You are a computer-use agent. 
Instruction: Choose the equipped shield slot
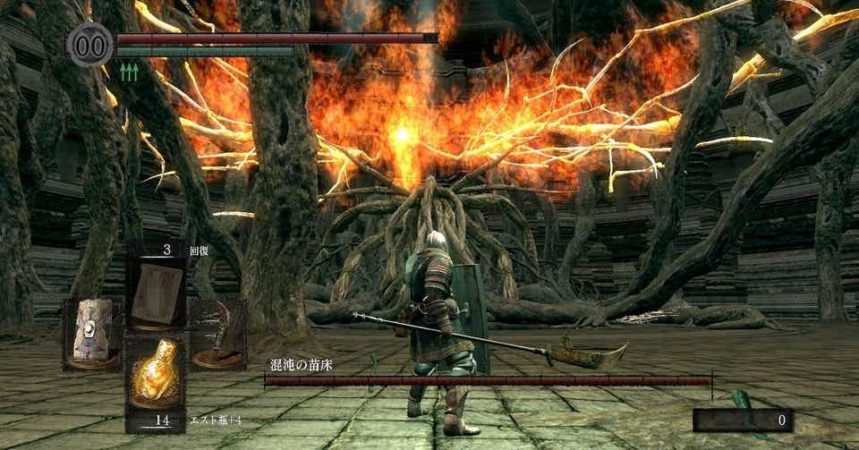(91, 333)
